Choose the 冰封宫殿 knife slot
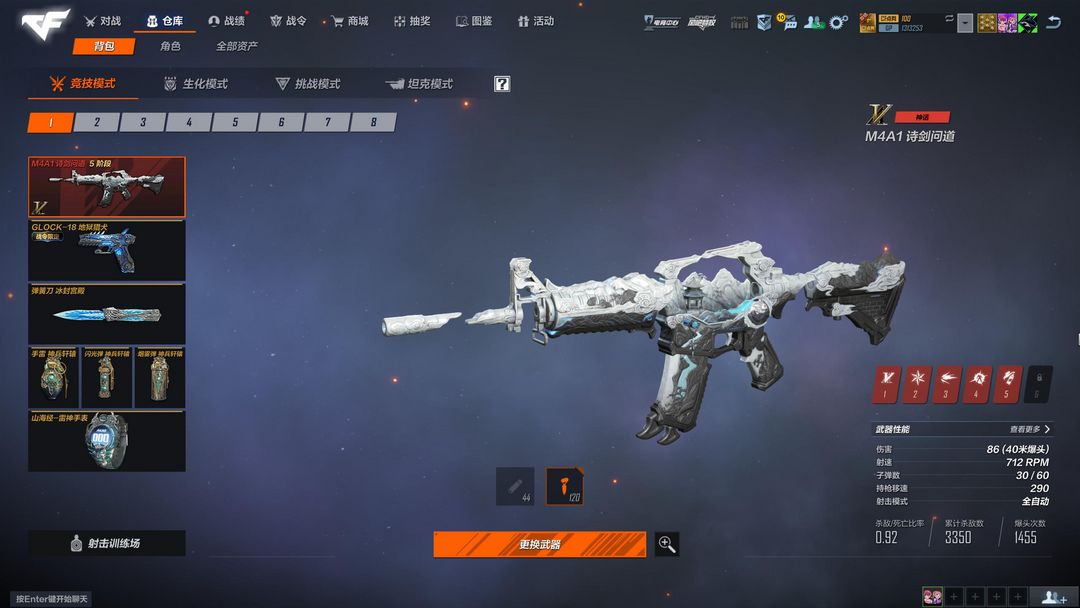This screenshot has height=608, width=1080. click(x=106, y=314)
